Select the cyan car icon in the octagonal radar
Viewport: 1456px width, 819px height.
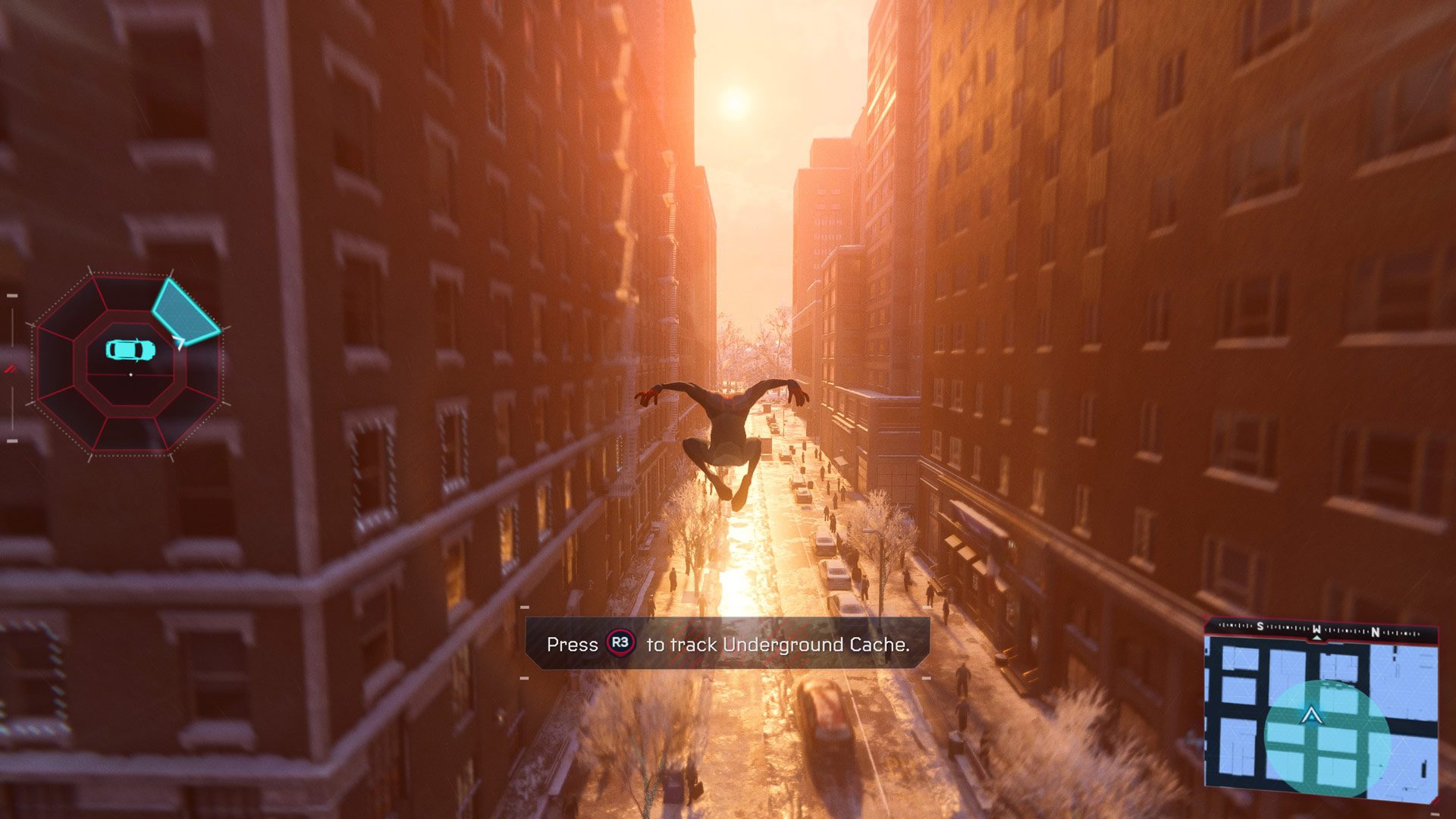pyautogui.click(x=130, y=350)
